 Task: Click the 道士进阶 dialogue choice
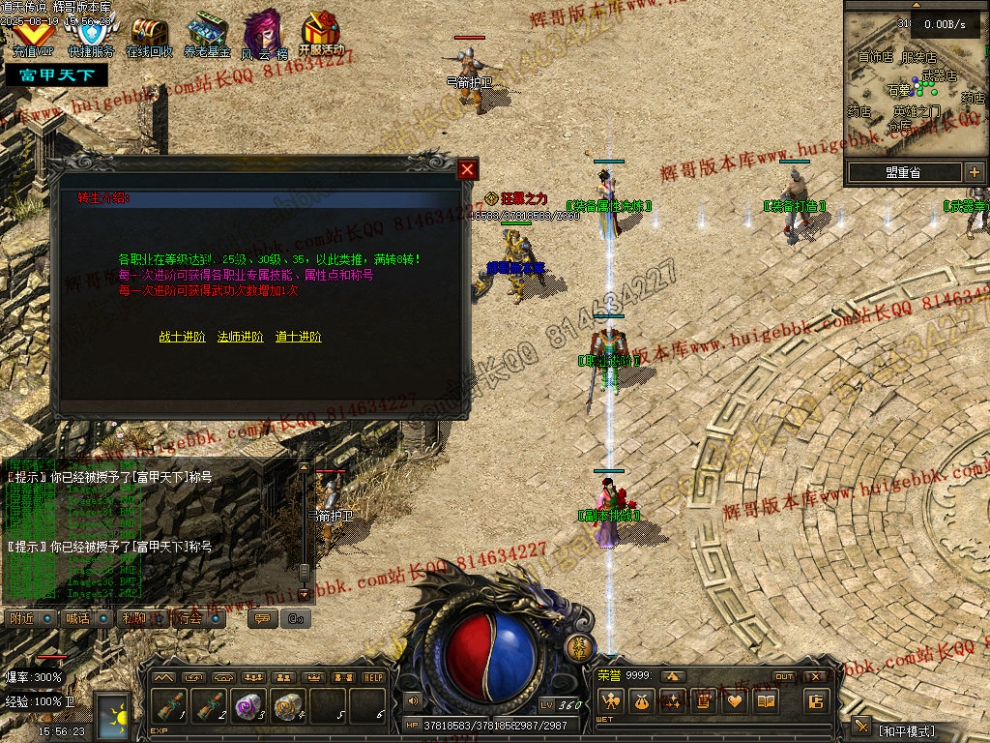point(298,337)
